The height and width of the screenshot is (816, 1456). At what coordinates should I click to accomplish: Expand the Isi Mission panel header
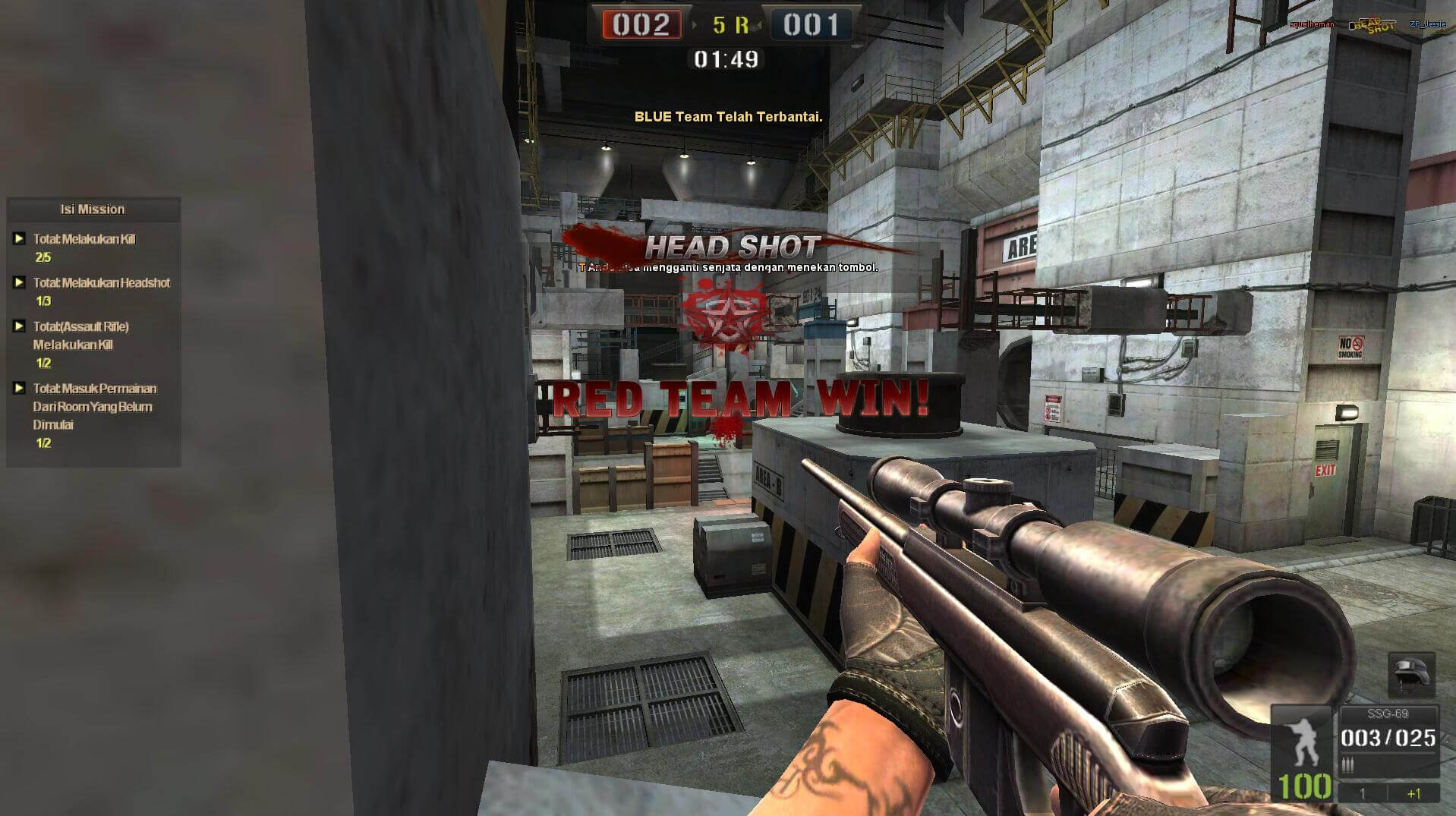point(92,210)
